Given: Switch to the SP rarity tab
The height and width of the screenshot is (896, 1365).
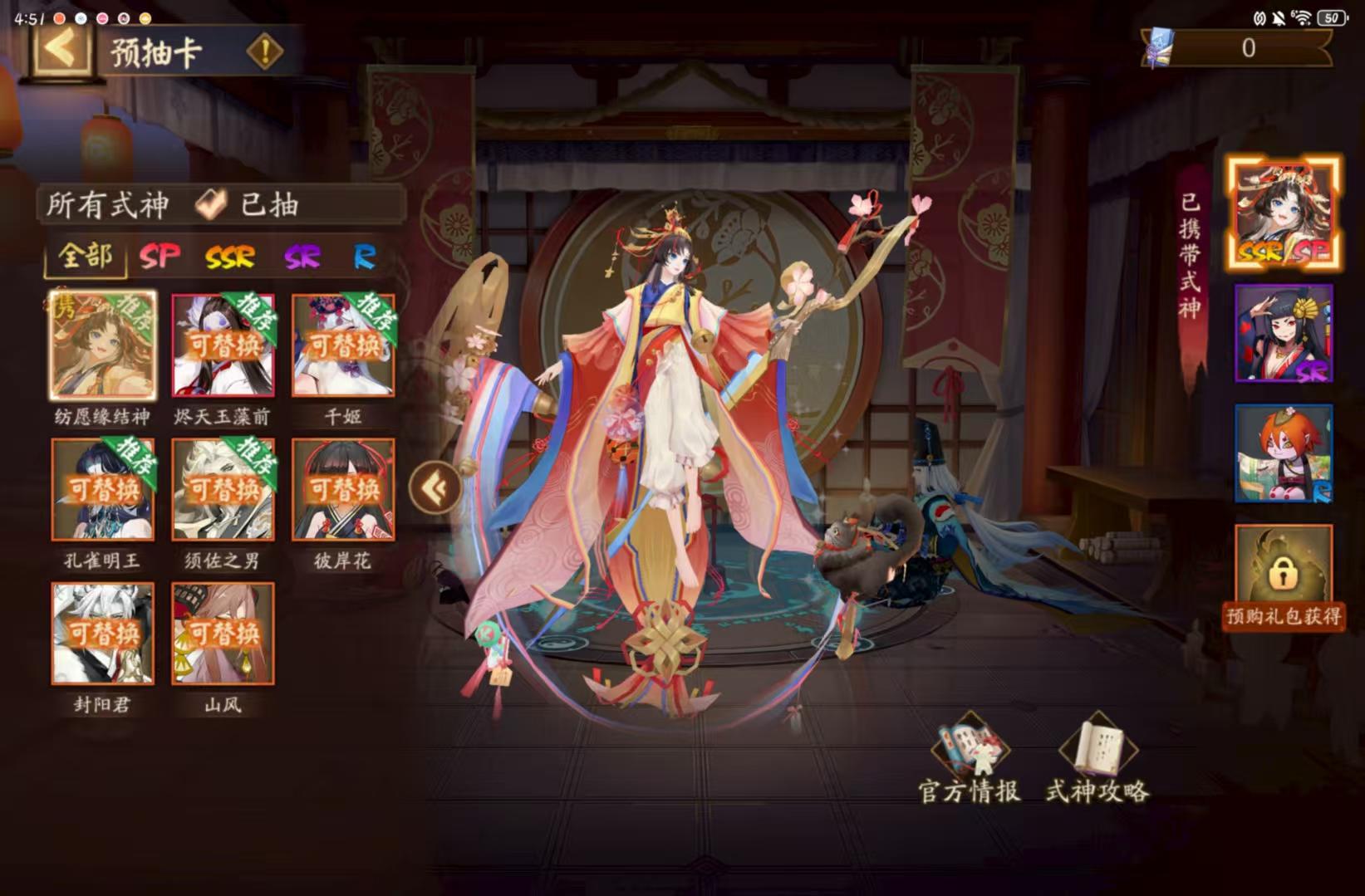Looking at the screenshot, I should coord(158,257).
